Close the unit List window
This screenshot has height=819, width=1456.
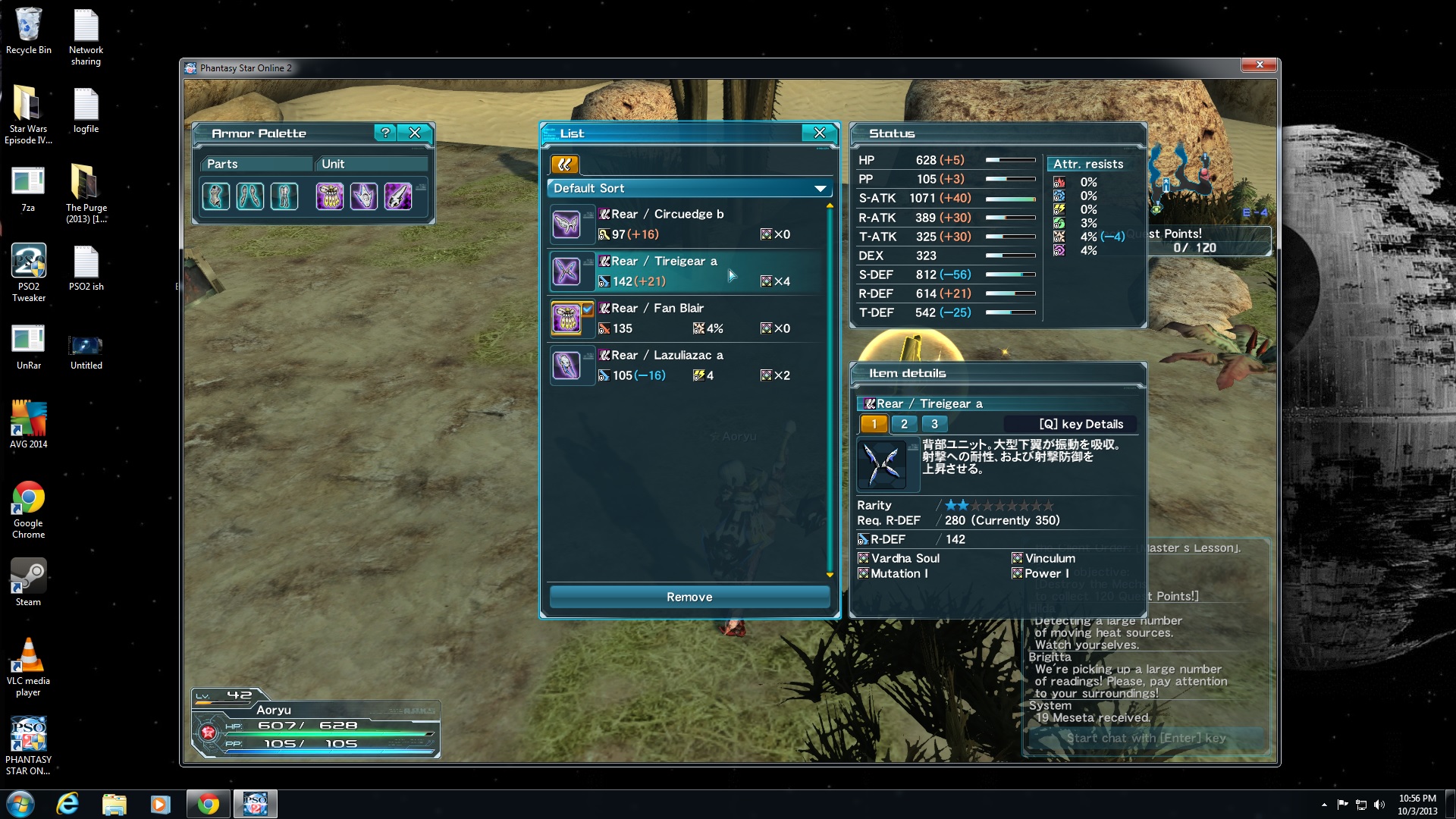[x=819, y=133]
